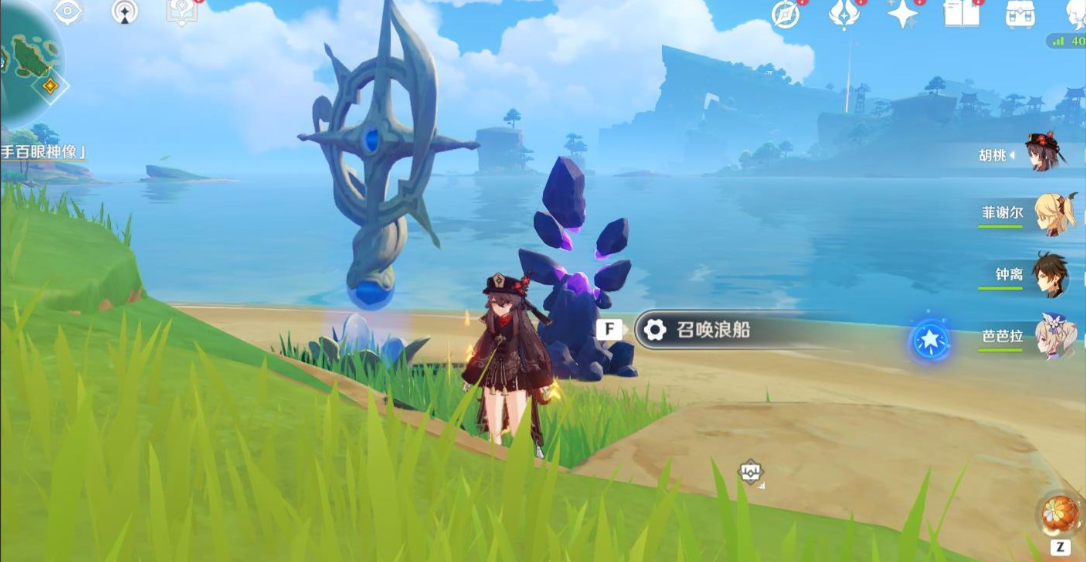This screenshot has width=1086, height=562.
Task: Open the compass adventure icon
Action: coord(786,14)
